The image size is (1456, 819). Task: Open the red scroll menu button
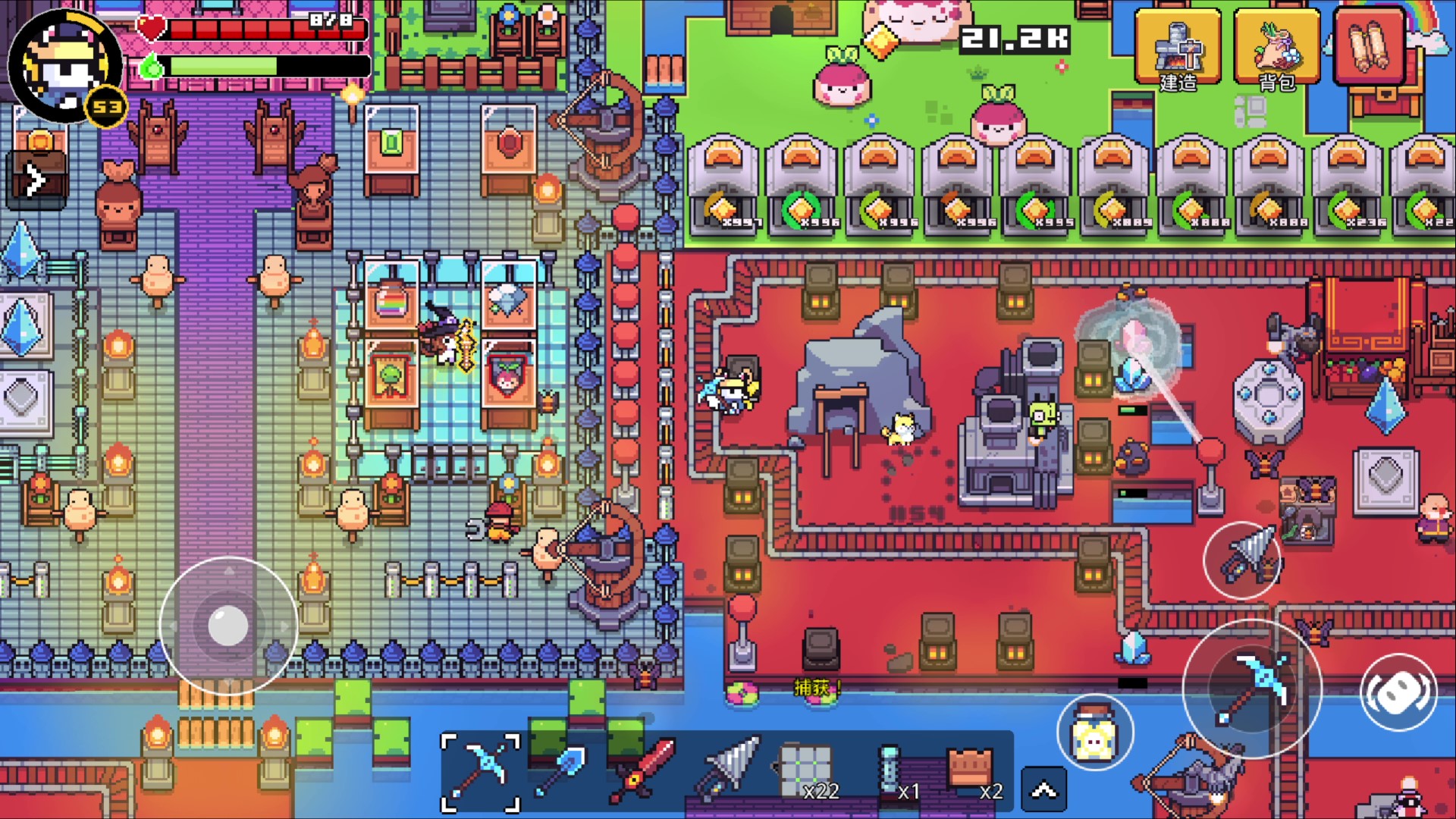click(x=1370, y=45)
